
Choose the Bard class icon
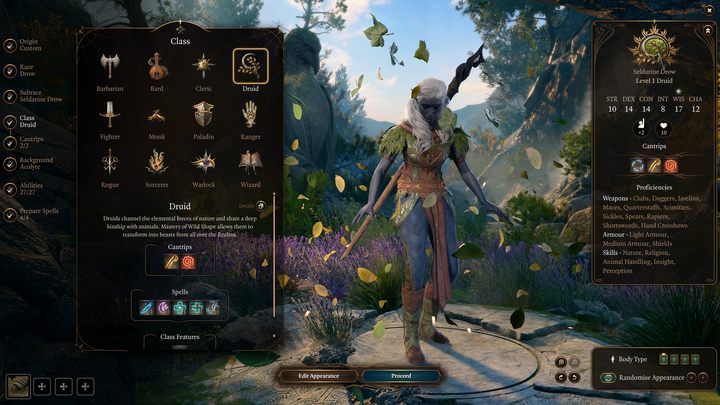point(157,68)
